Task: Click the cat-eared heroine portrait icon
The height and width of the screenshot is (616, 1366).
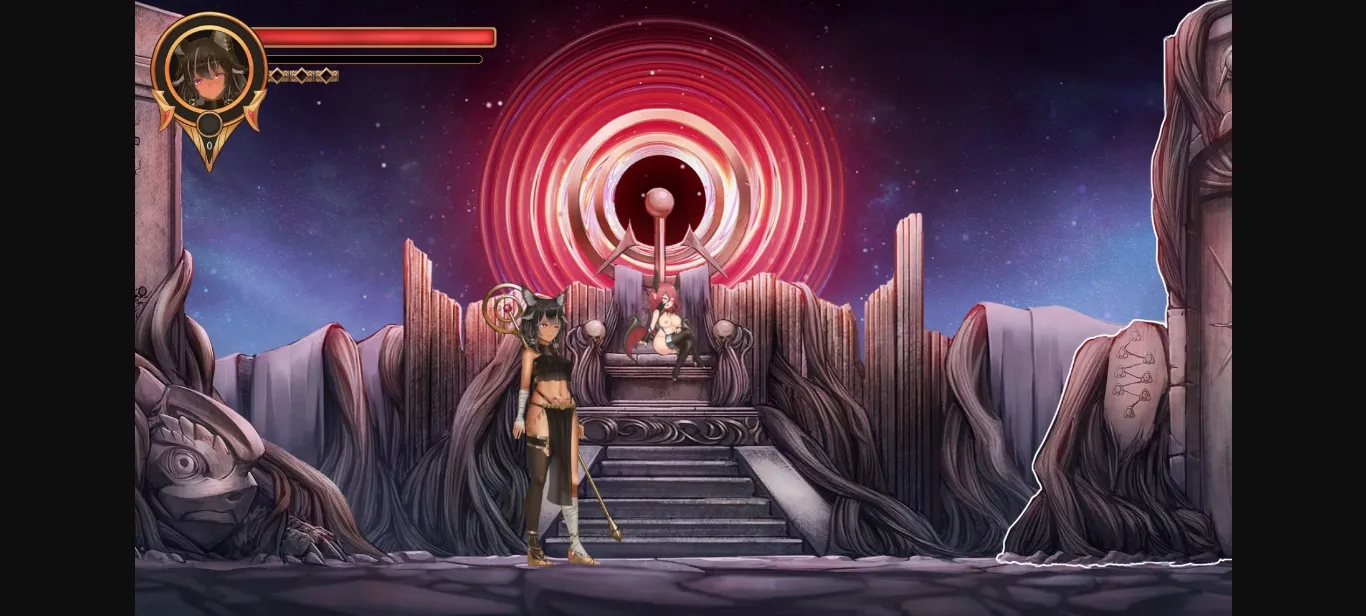Action: point(208,68)
